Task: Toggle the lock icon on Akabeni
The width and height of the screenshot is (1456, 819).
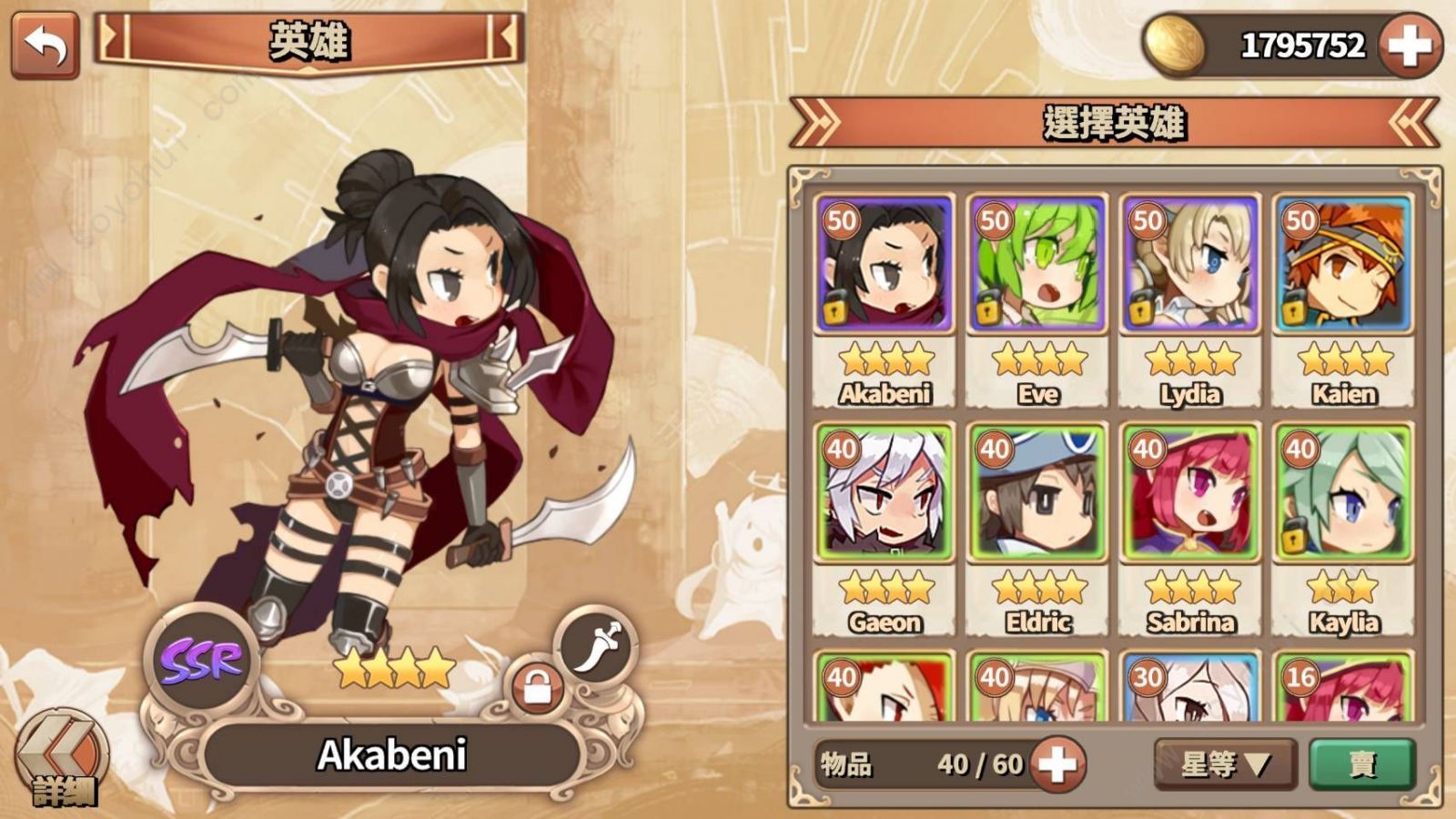Action: point(537,688)
